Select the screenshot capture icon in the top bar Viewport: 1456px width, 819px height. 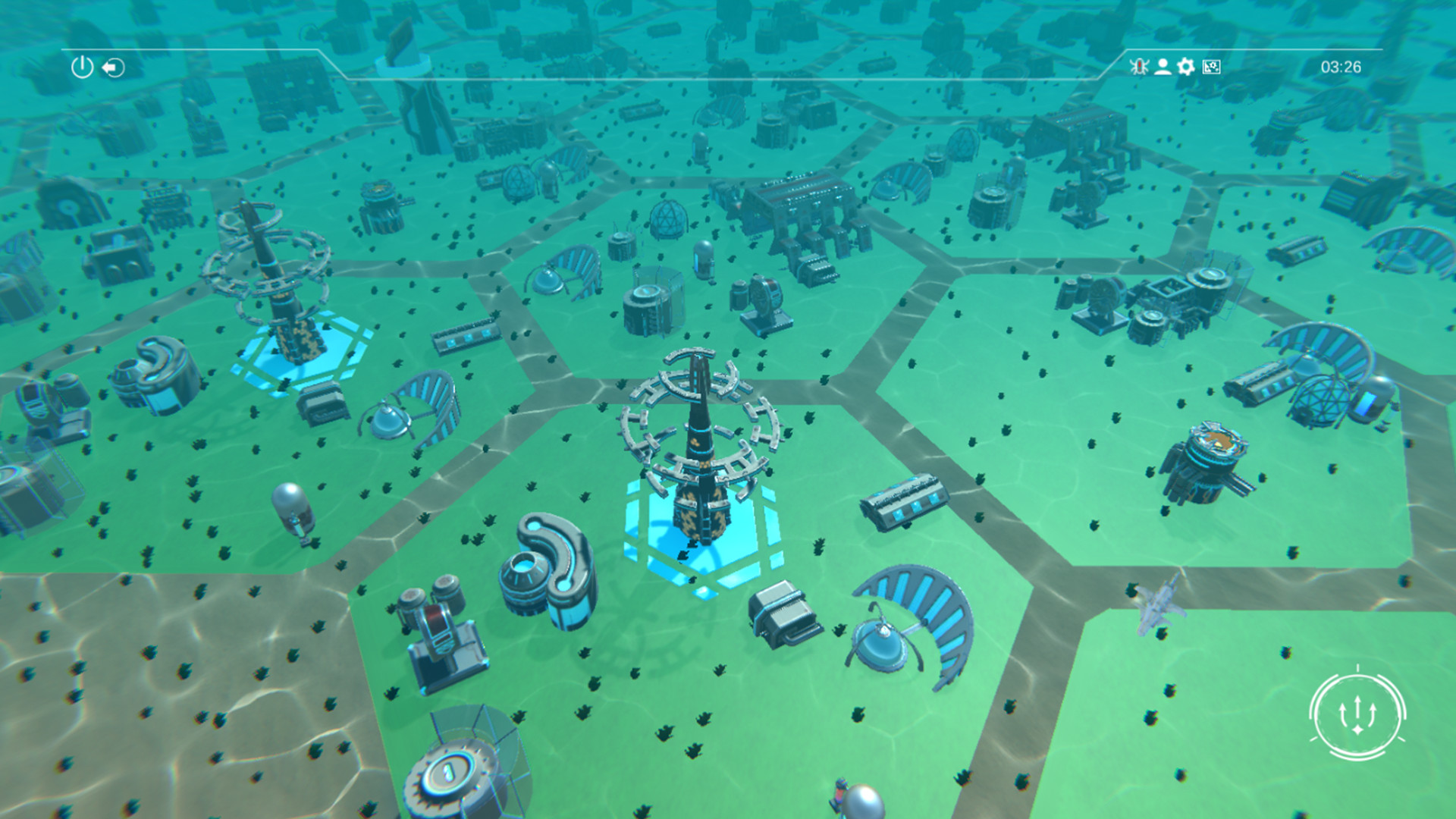(x=1211, y=67)
